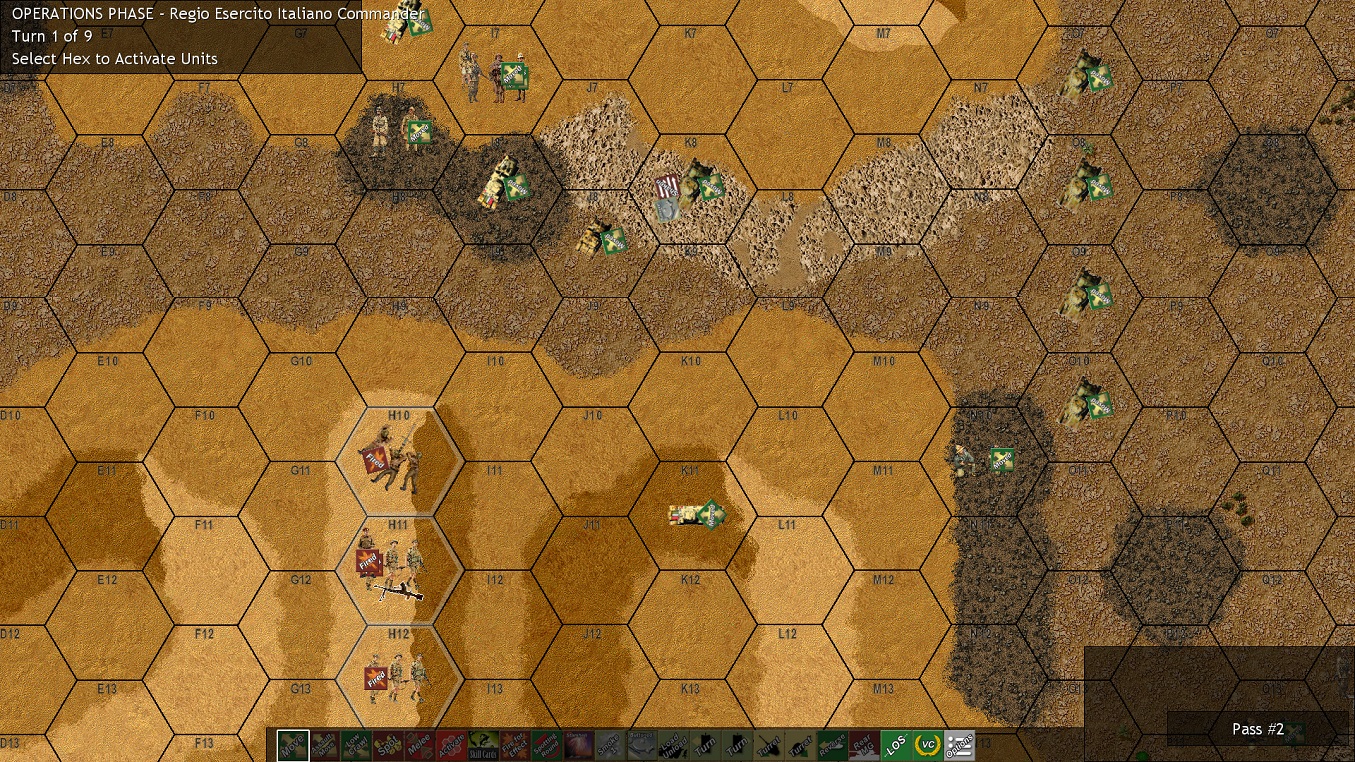Select the Low Crawl action icon
The height and width of the screenshot is (762, 1355).
[x=356, y=744]
